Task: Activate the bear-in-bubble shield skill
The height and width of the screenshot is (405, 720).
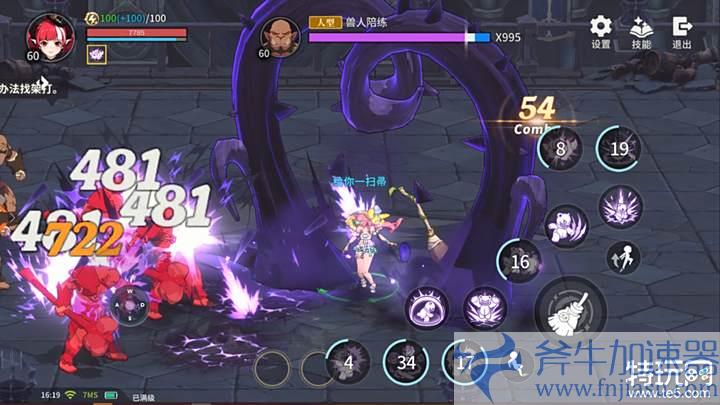Action: point(427,309)
